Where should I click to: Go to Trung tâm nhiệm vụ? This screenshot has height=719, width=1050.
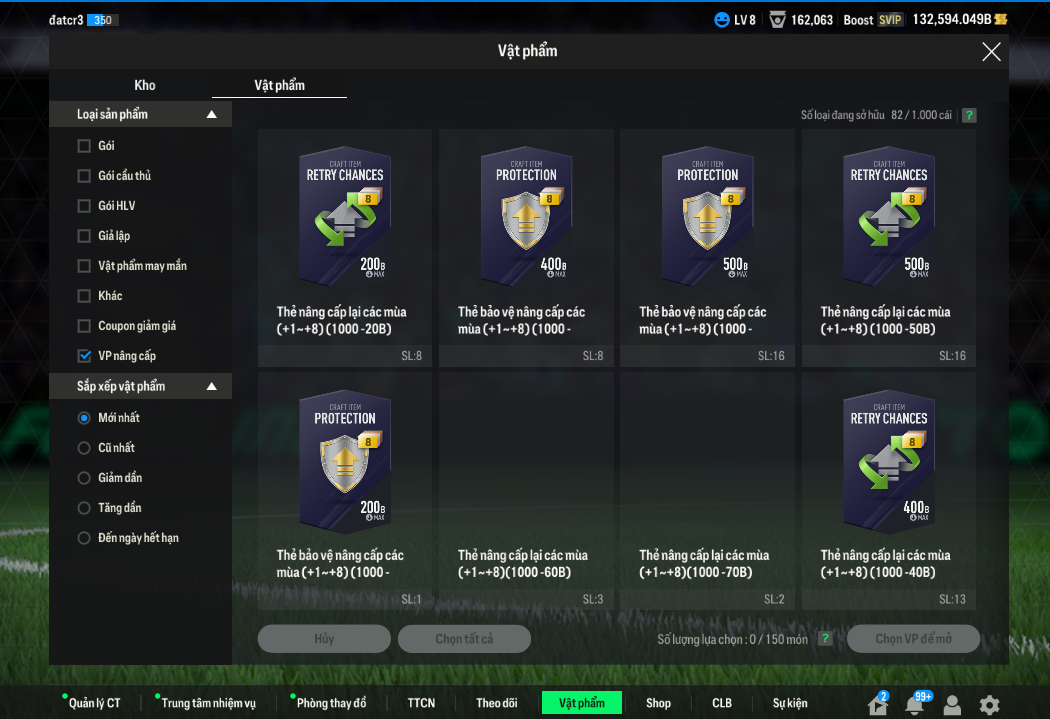click(x=208, y=703)
